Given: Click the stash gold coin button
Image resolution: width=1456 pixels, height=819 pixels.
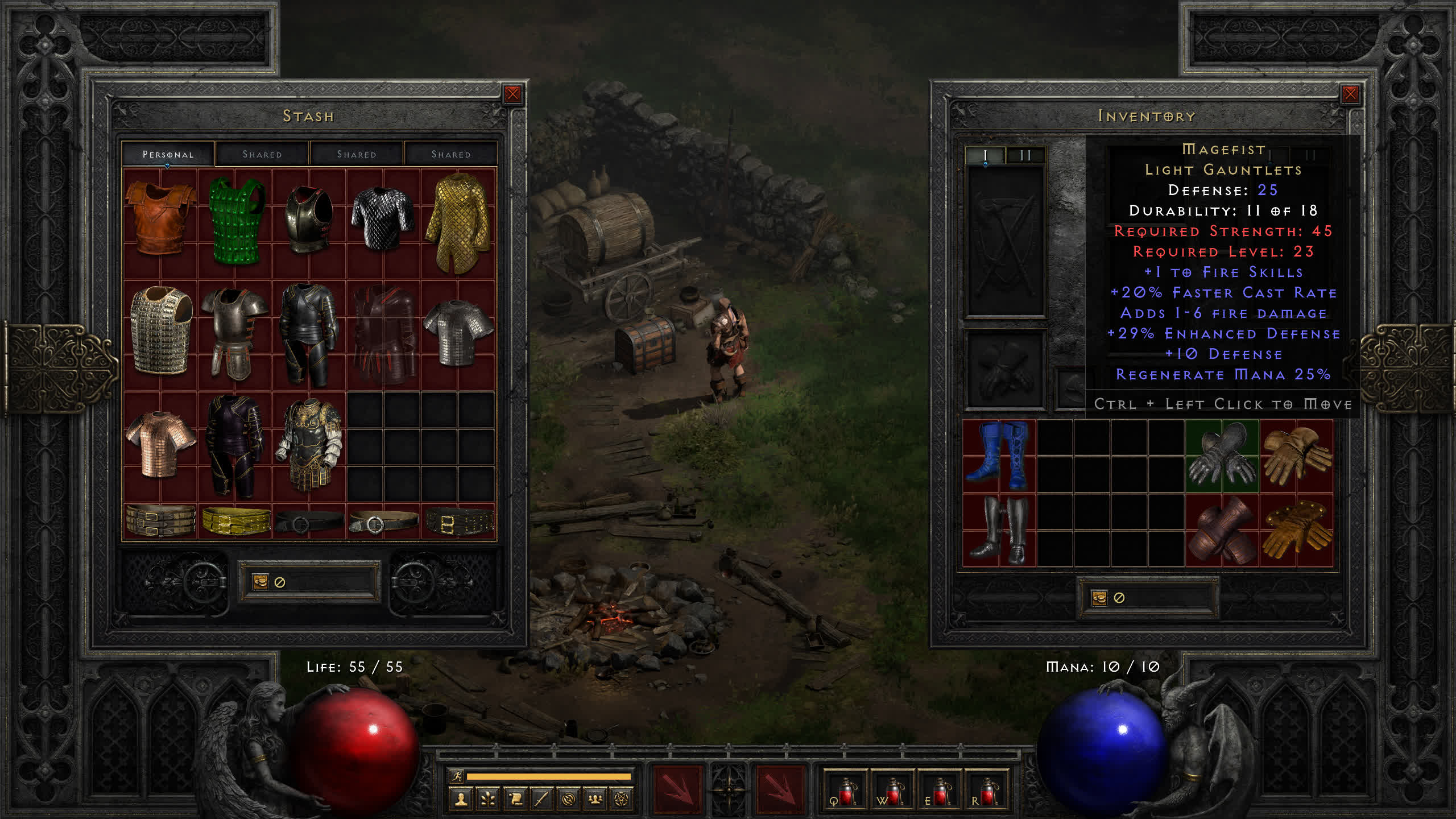Looking at the screenshot, I should click(260, 582).
